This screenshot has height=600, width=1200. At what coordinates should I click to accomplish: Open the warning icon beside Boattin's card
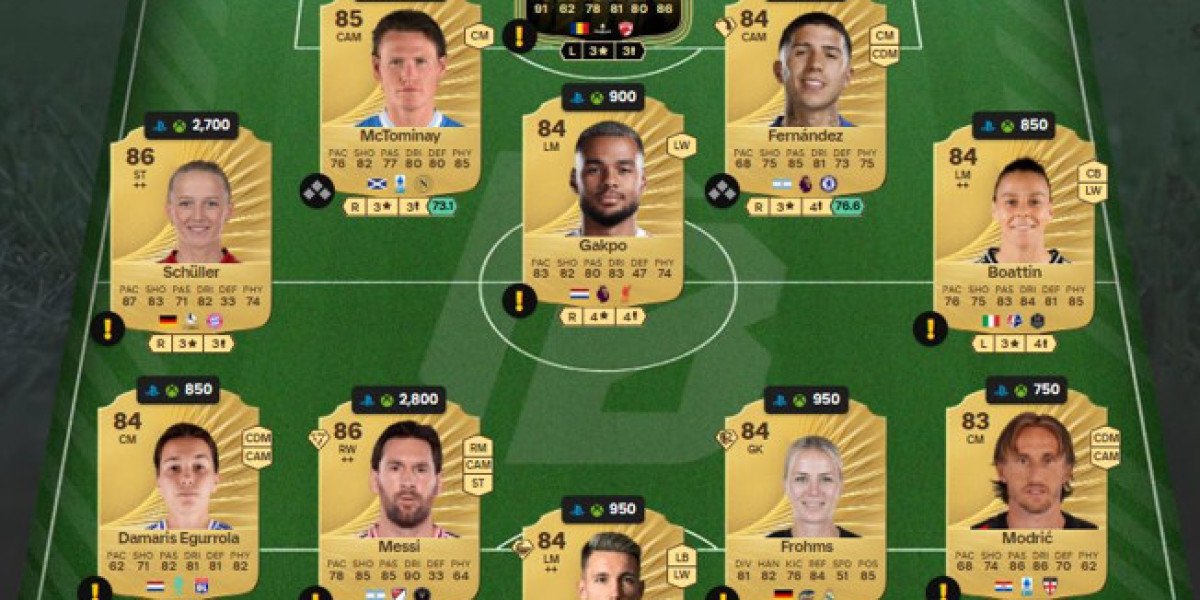(930, 327)
